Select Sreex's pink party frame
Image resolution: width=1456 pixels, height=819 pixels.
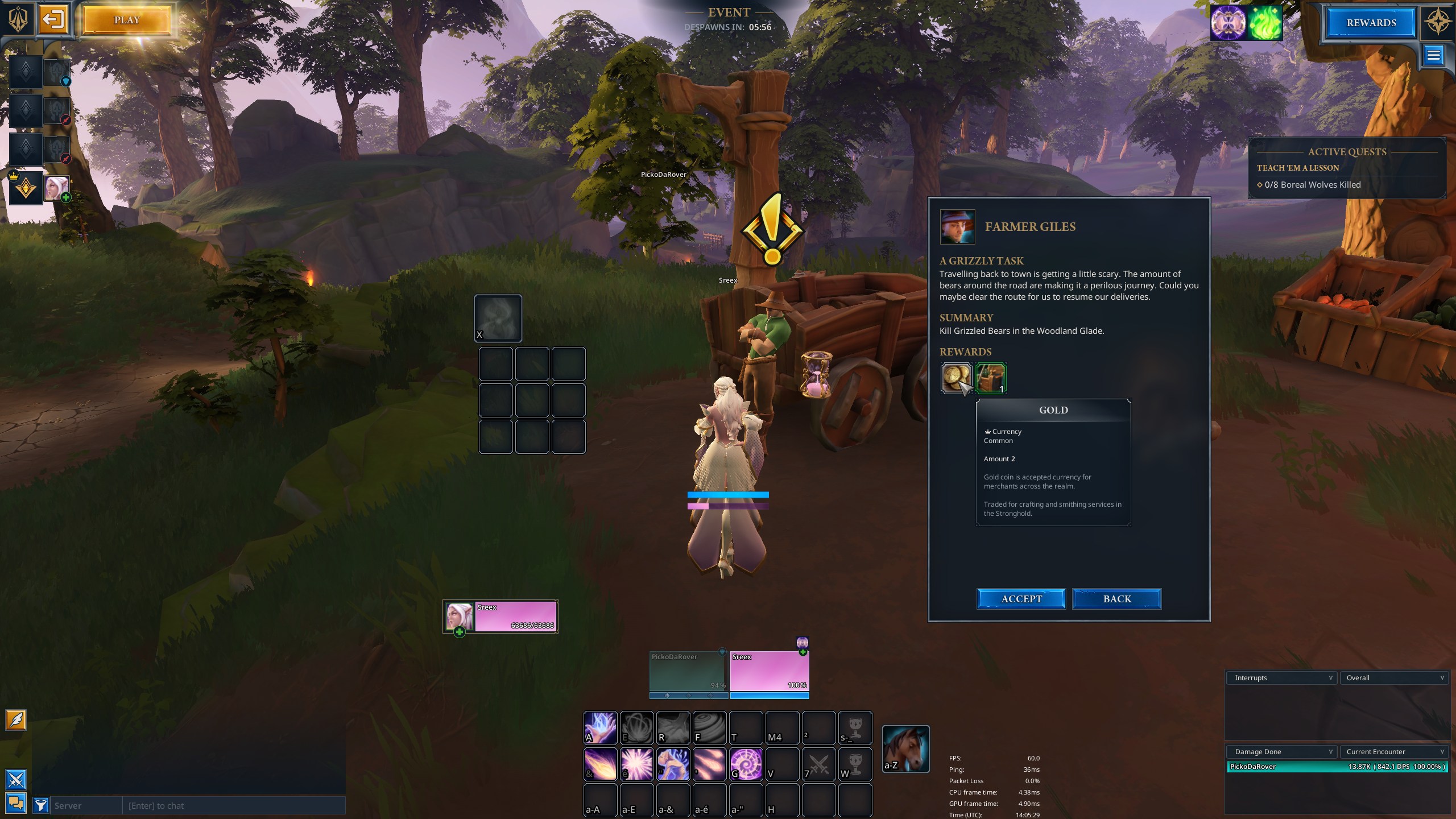769,672
